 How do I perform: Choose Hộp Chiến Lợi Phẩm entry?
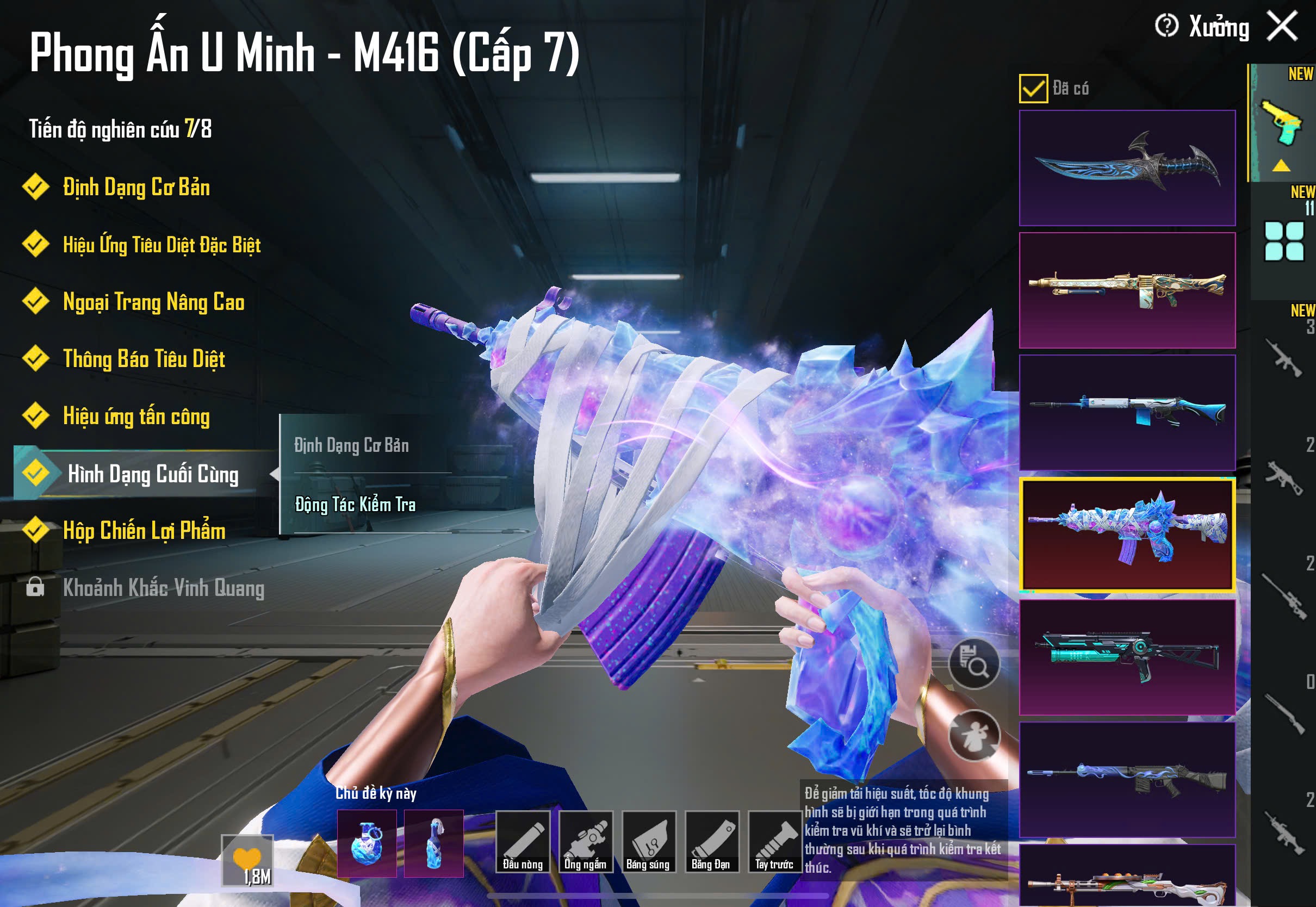tap(144, 531)
